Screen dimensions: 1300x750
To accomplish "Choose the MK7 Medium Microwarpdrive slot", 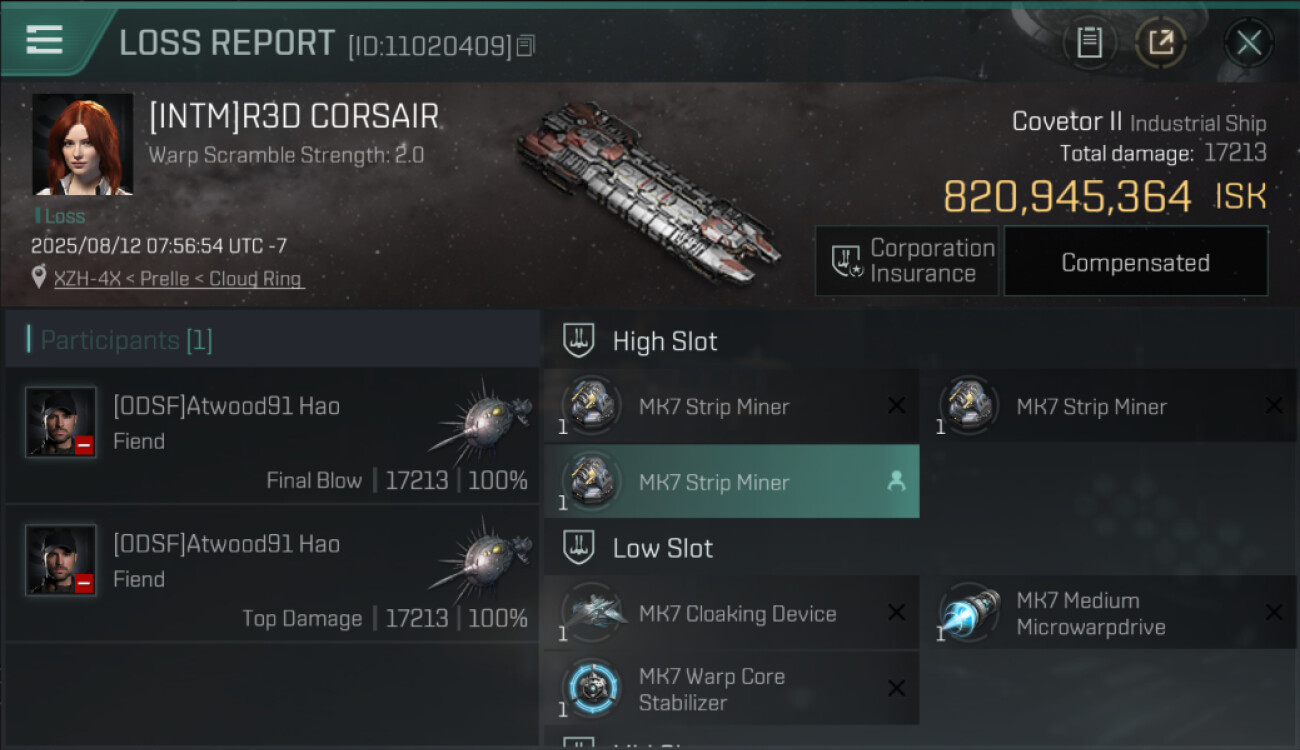I will pyautogui.click(x=1108, y=613).
